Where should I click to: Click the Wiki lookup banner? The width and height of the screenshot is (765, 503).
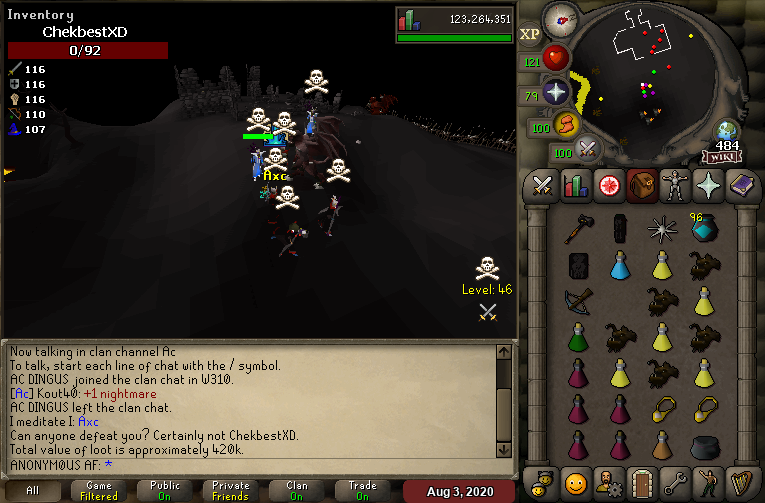tap(722, 157)
